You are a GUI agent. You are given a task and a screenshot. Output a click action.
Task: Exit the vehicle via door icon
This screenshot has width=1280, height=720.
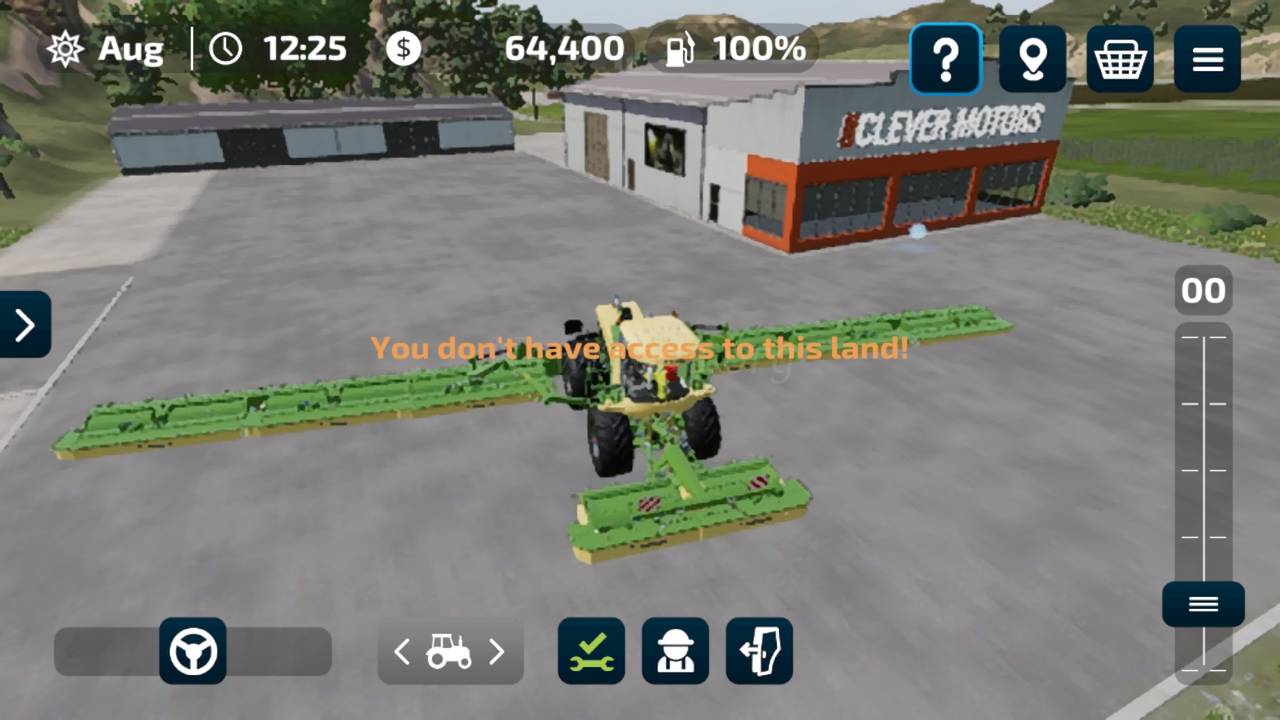tap(759, 651)
